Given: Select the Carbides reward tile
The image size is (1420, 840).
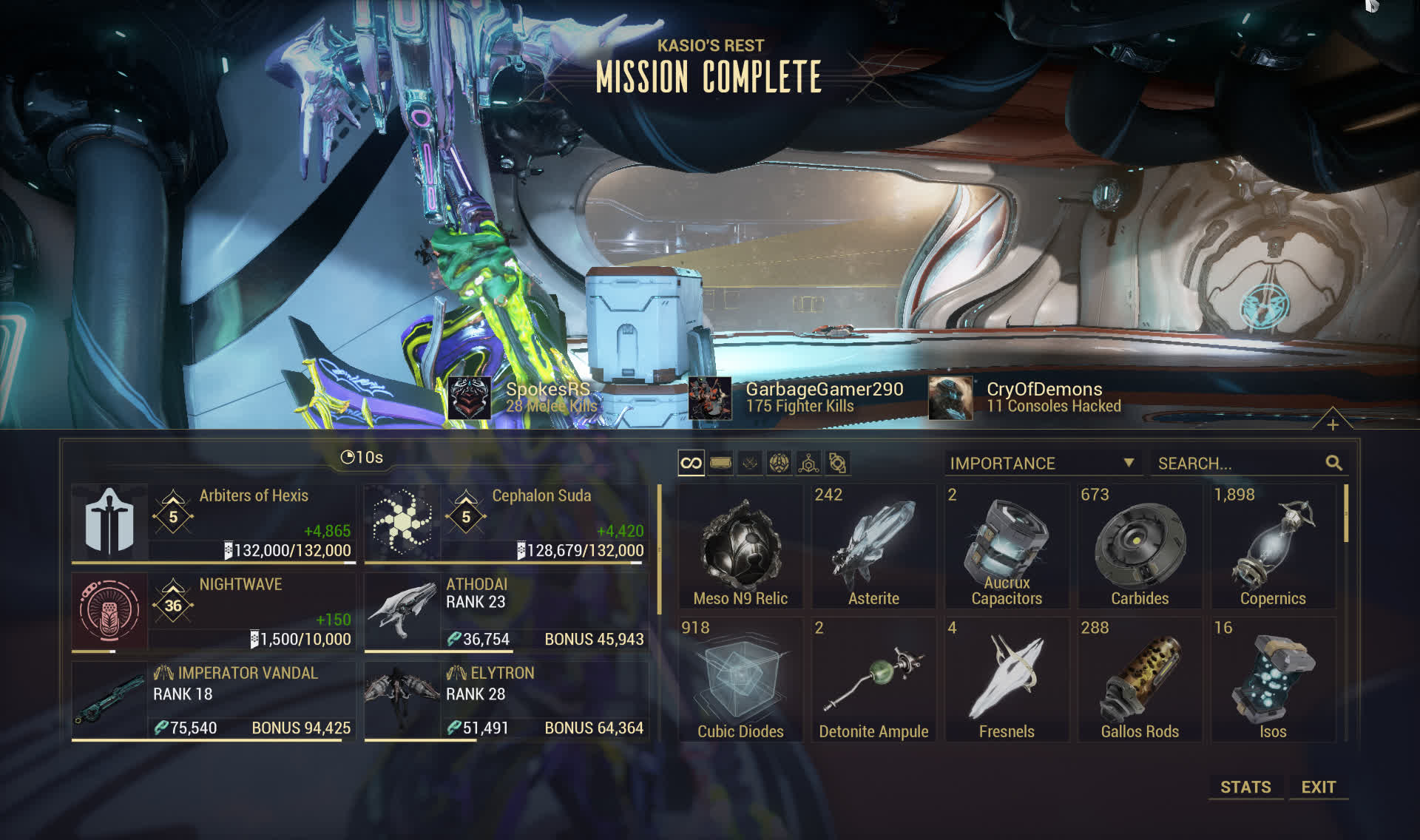Looking at the screenshot, I should [x=1140, y=546].
